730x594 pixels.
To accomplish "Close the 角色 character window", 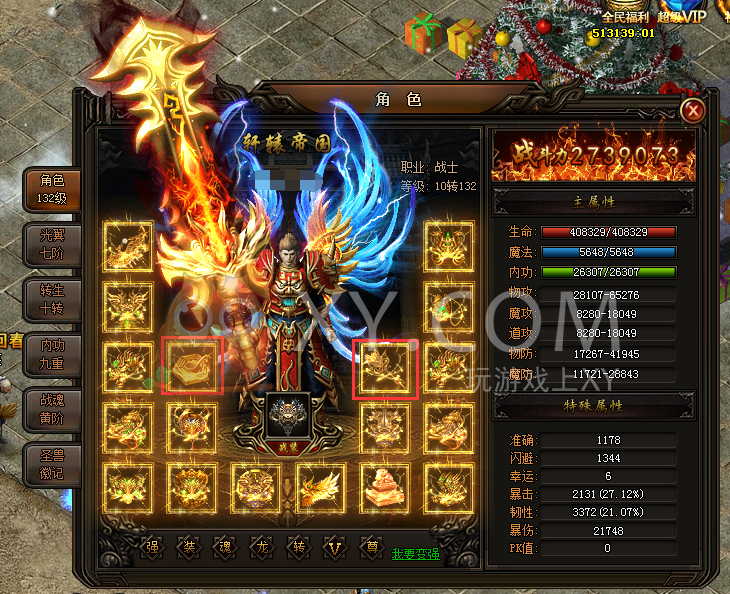I will tap(693, 110).
